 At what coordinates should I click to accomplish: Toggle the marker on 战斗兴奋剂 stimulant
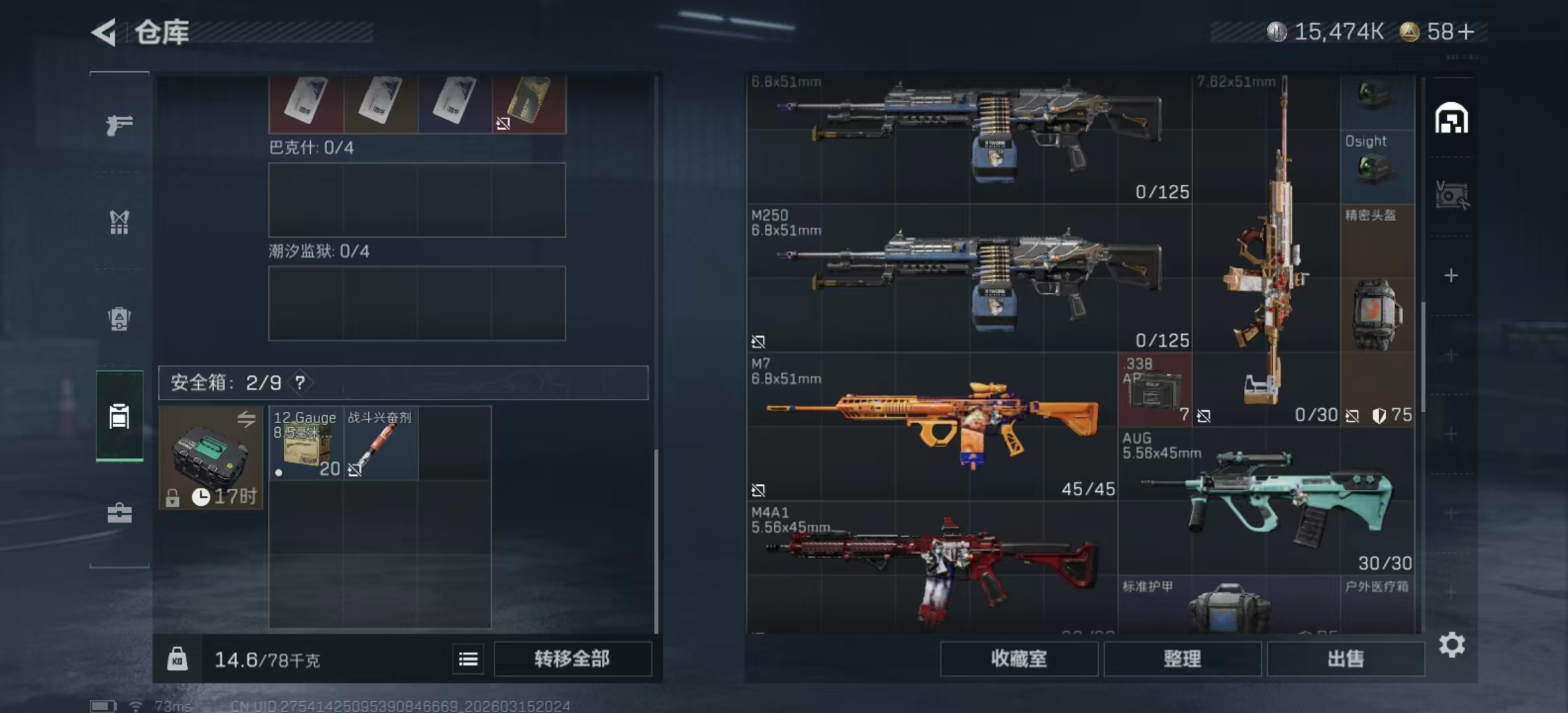pyautogui.click(x=356, y=470)
